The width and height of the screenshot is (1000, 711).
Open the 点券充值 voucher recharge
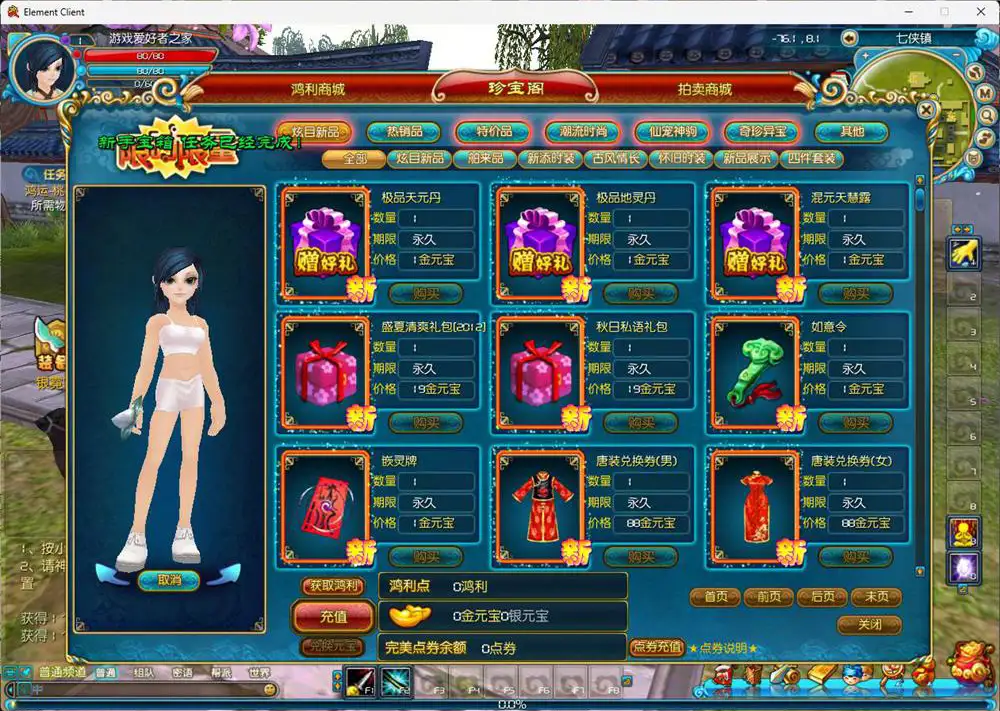pyautogui.click(x=656, y=648)
